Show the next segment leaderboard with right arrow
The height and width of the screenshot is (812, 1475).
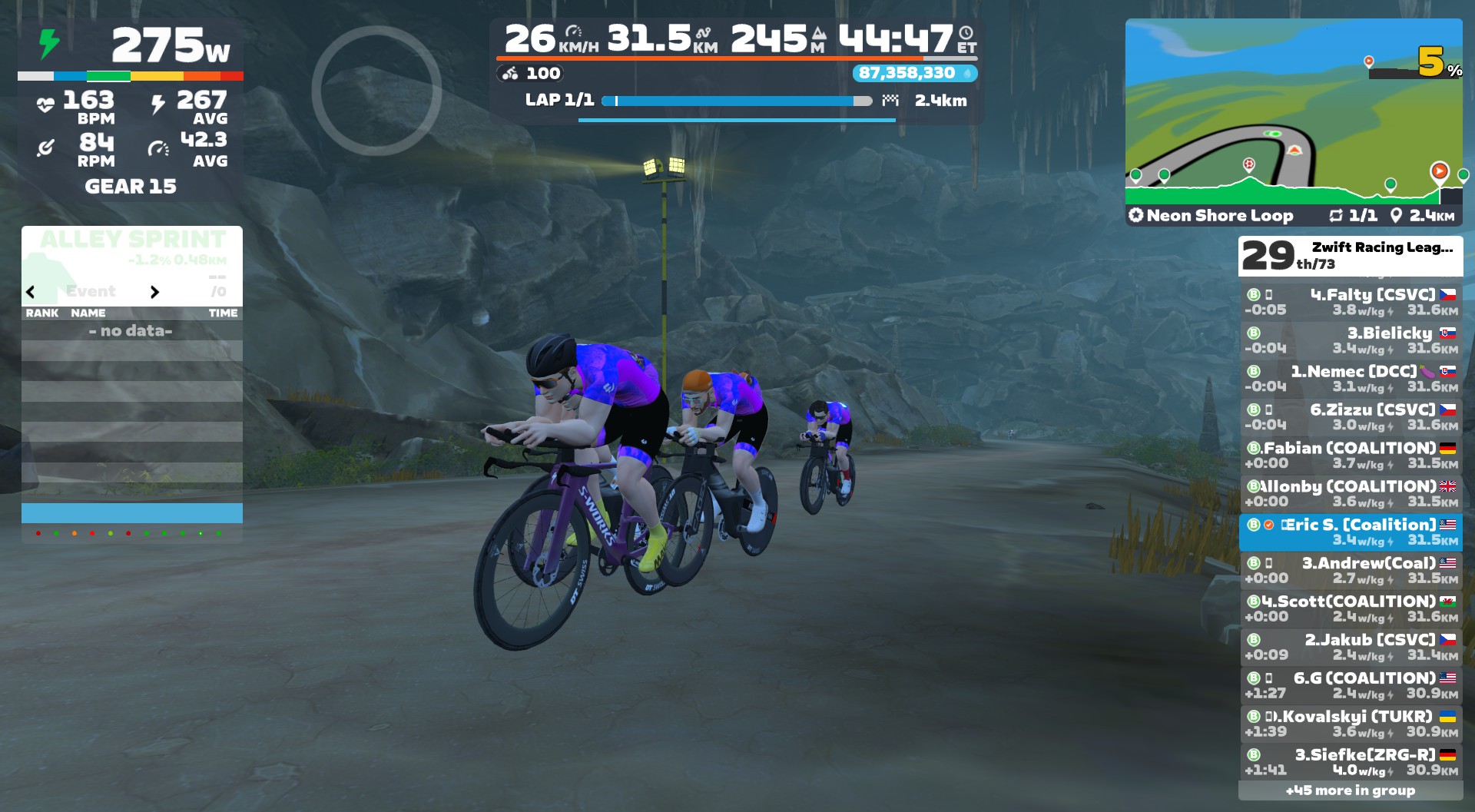(x=154, y=292)
